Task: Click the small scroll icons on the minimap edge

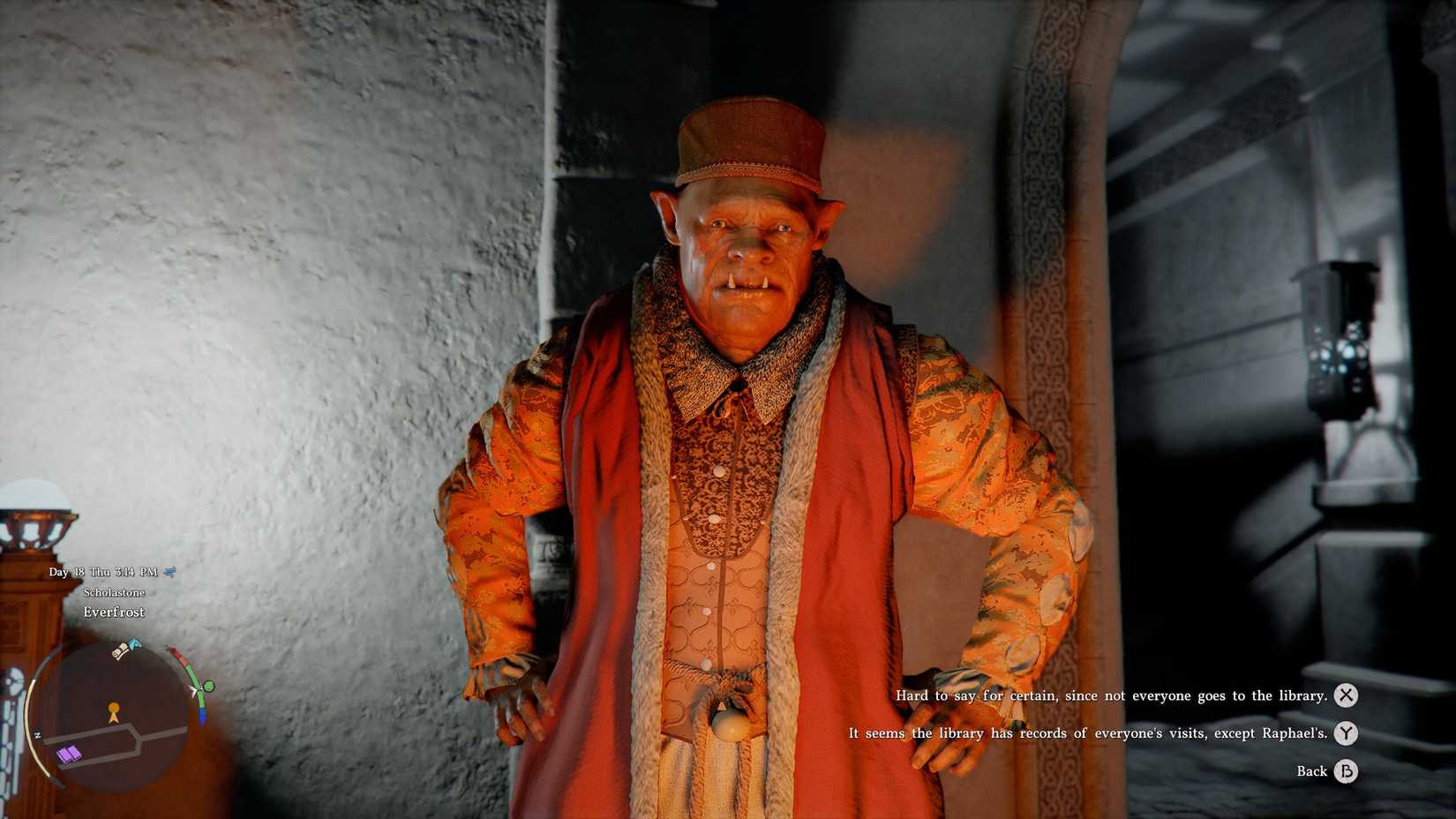Action: pos(118,651)
